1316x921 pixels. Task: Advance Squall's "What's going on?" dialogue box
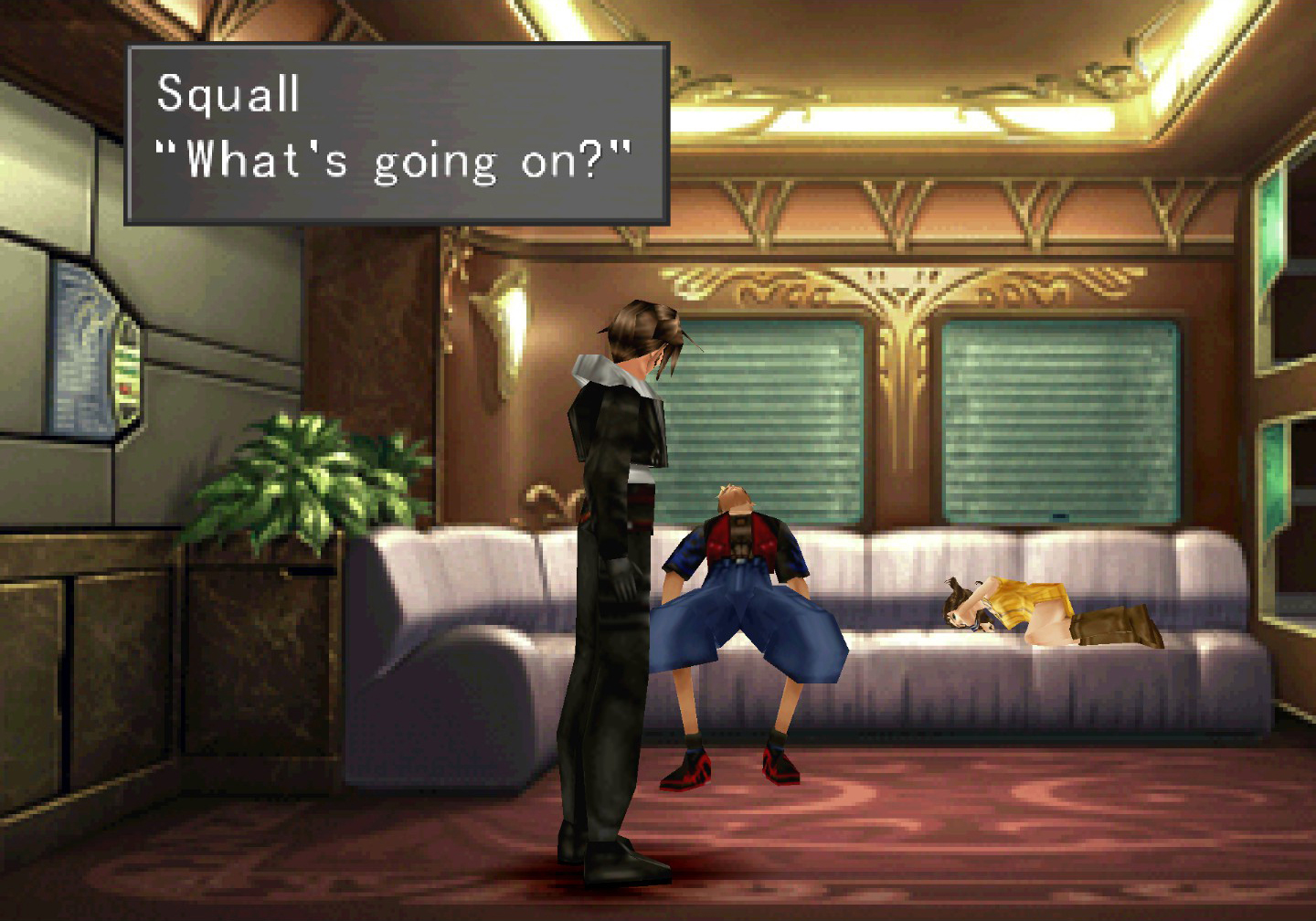click(397, 133)
